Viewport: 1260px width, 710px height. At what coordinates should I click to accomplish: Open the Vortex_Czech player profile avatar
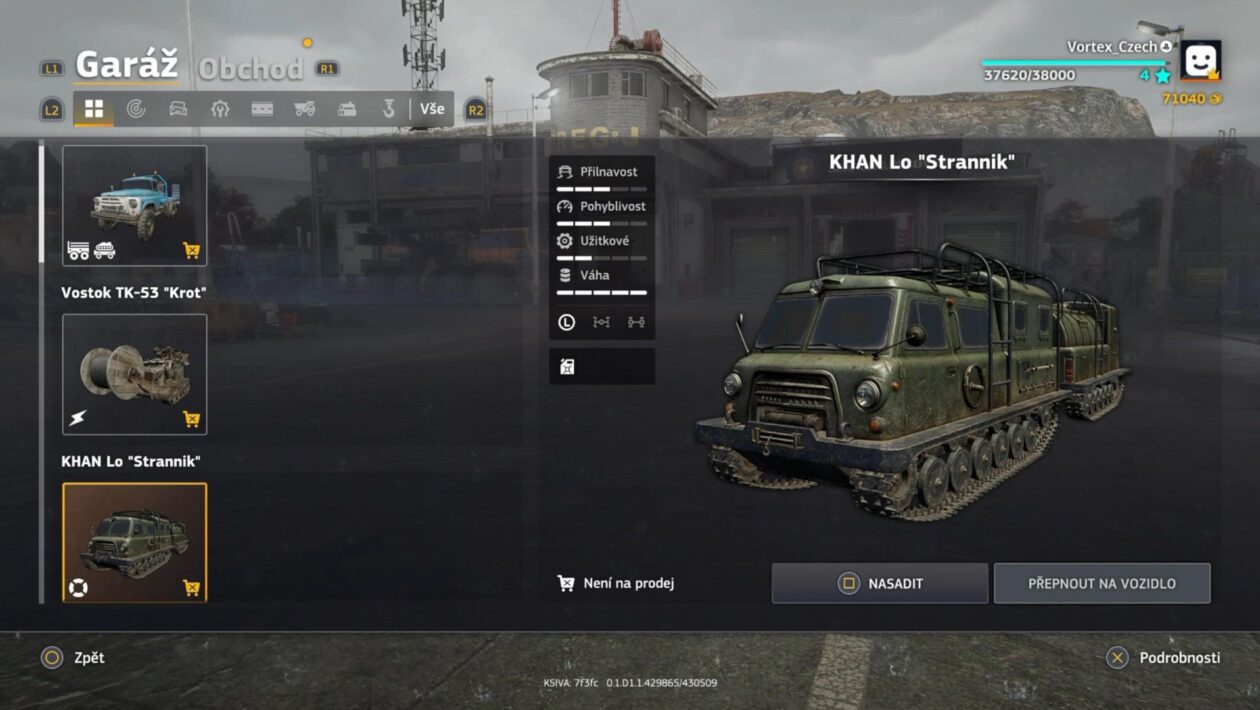pyautogui.click(x=1200, y=60)
